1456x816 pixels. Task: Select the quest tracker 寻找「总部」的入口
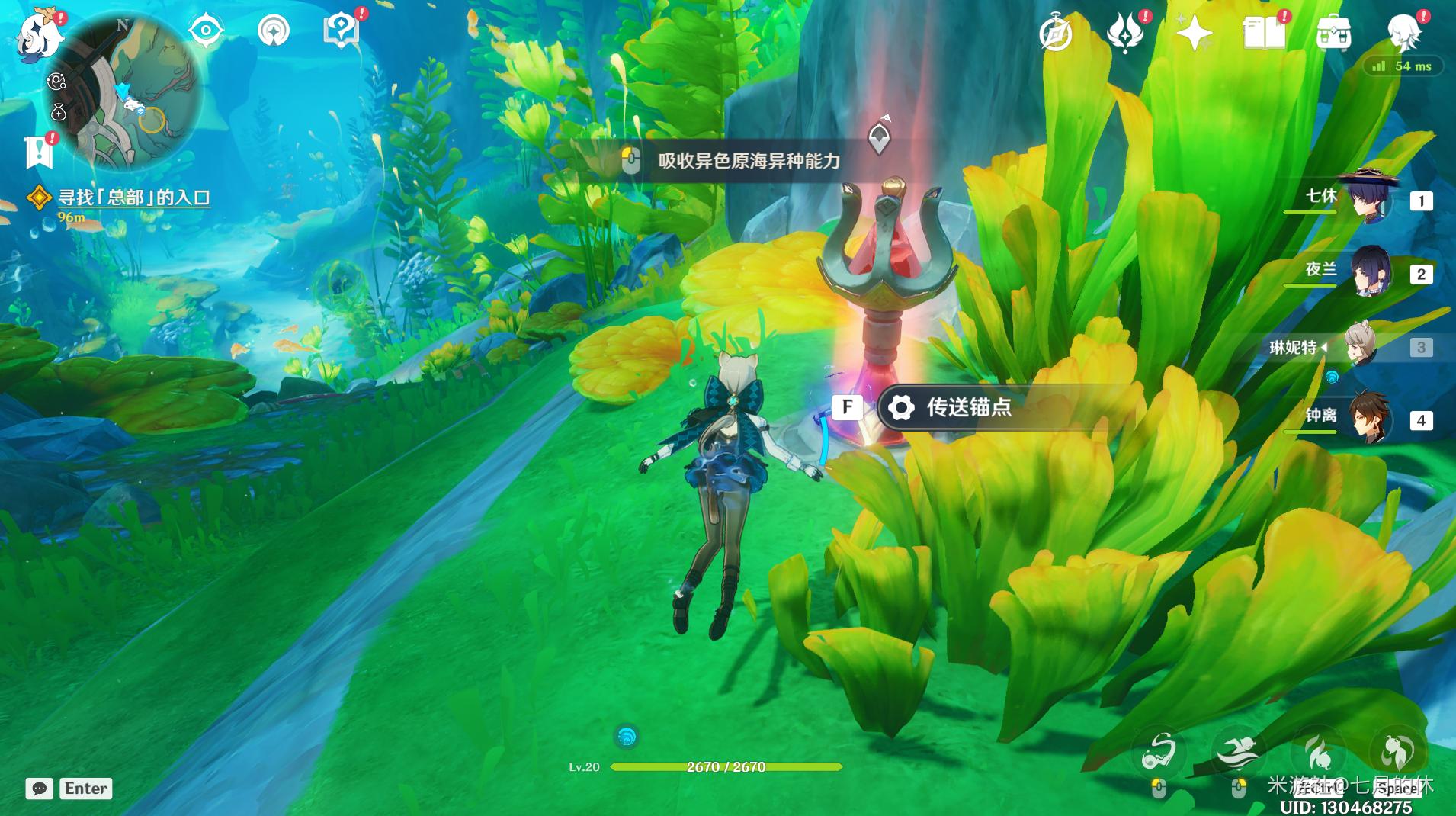pos(134,198)
